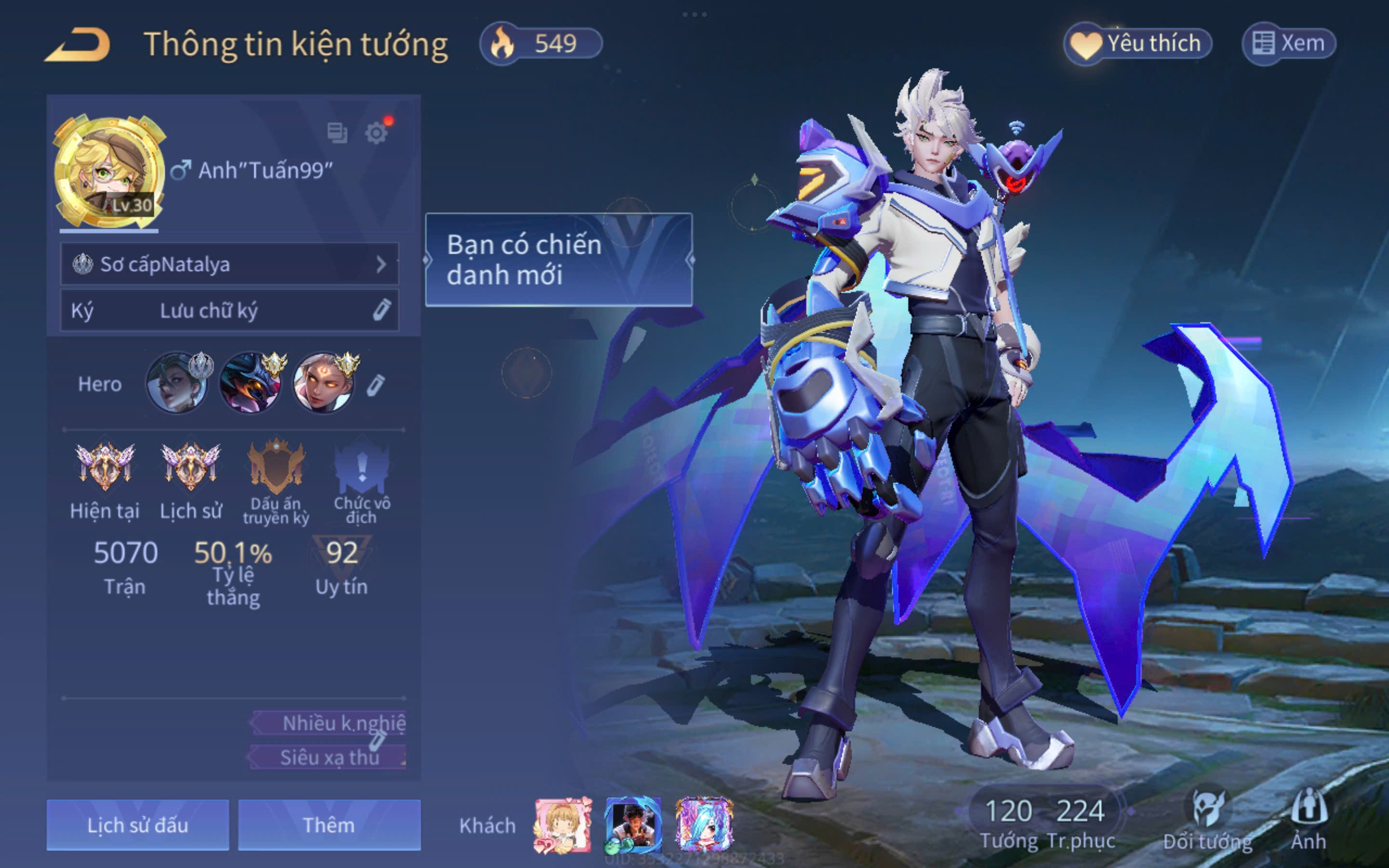Open profile settings gear icon
Image resolution: width=1389 pixels, height=868 pixels.
377,133
